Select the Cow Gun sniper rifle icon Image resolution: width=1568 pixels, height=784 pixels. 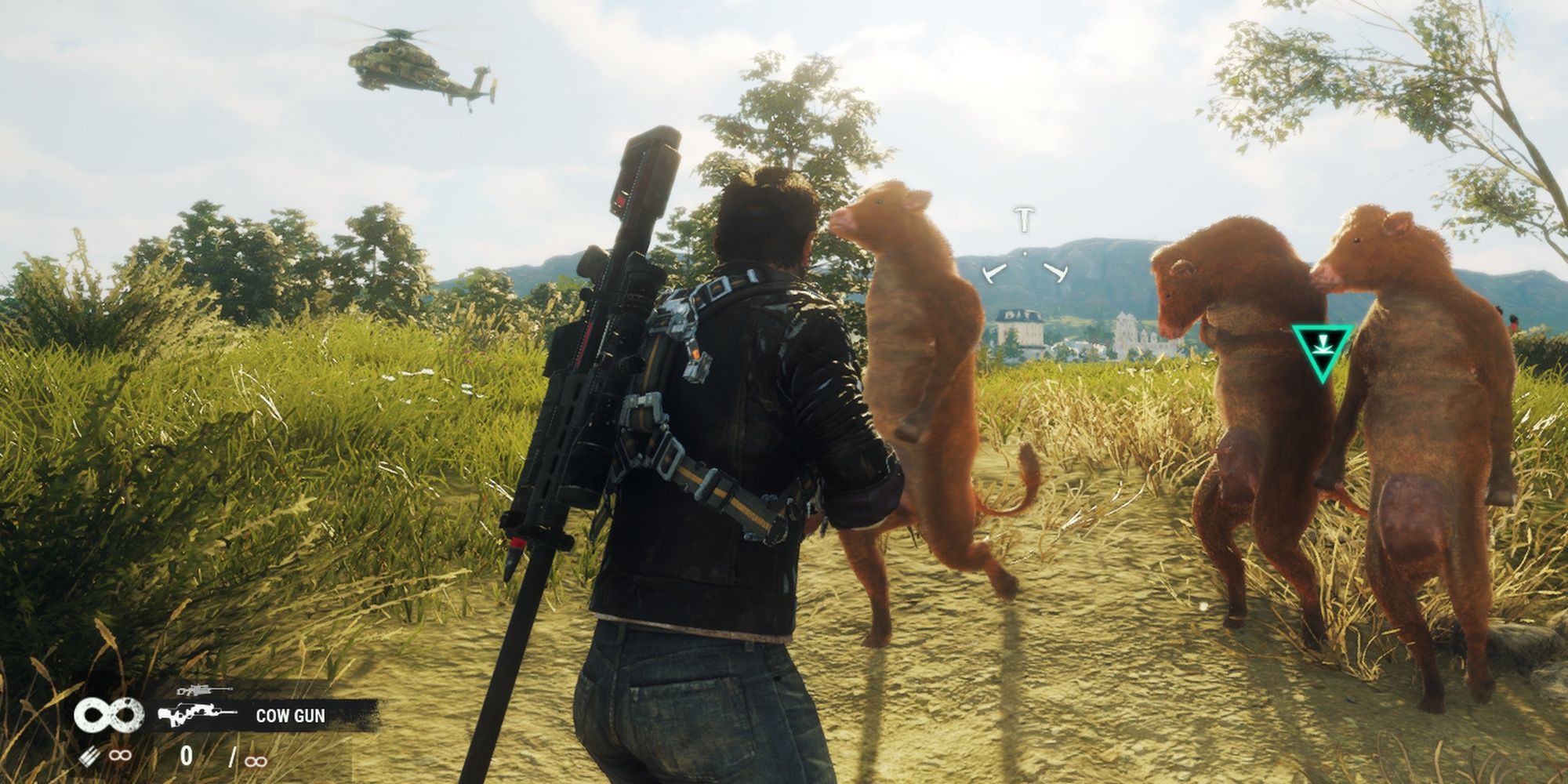[x=196, y=715]
